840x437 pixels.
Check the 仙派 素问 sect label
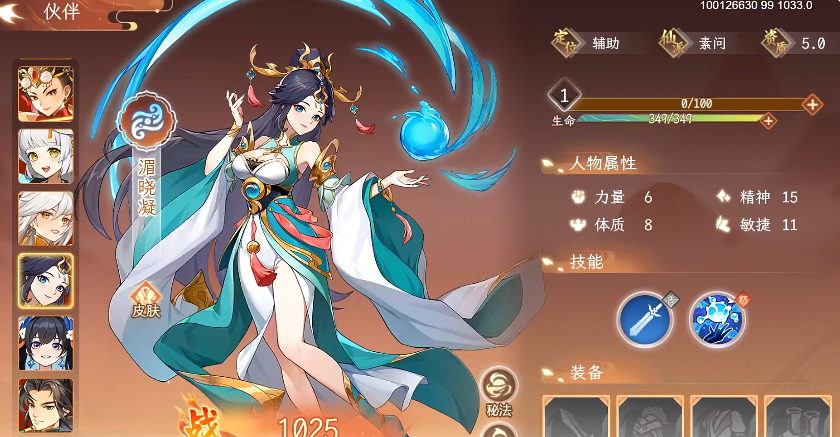tap(695, 43)
